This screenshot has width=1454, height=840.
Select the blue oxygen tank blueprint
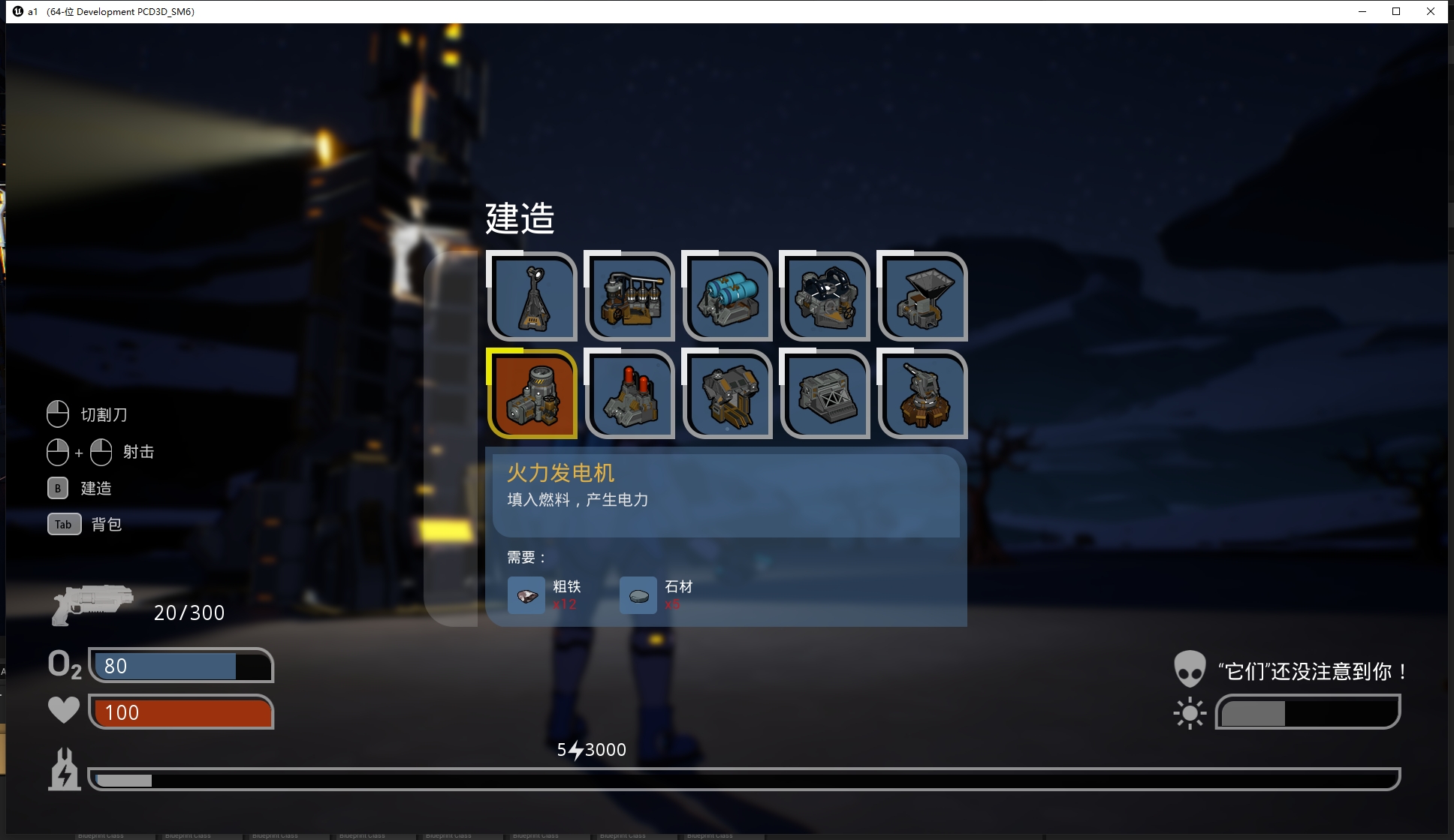(727, 297)
